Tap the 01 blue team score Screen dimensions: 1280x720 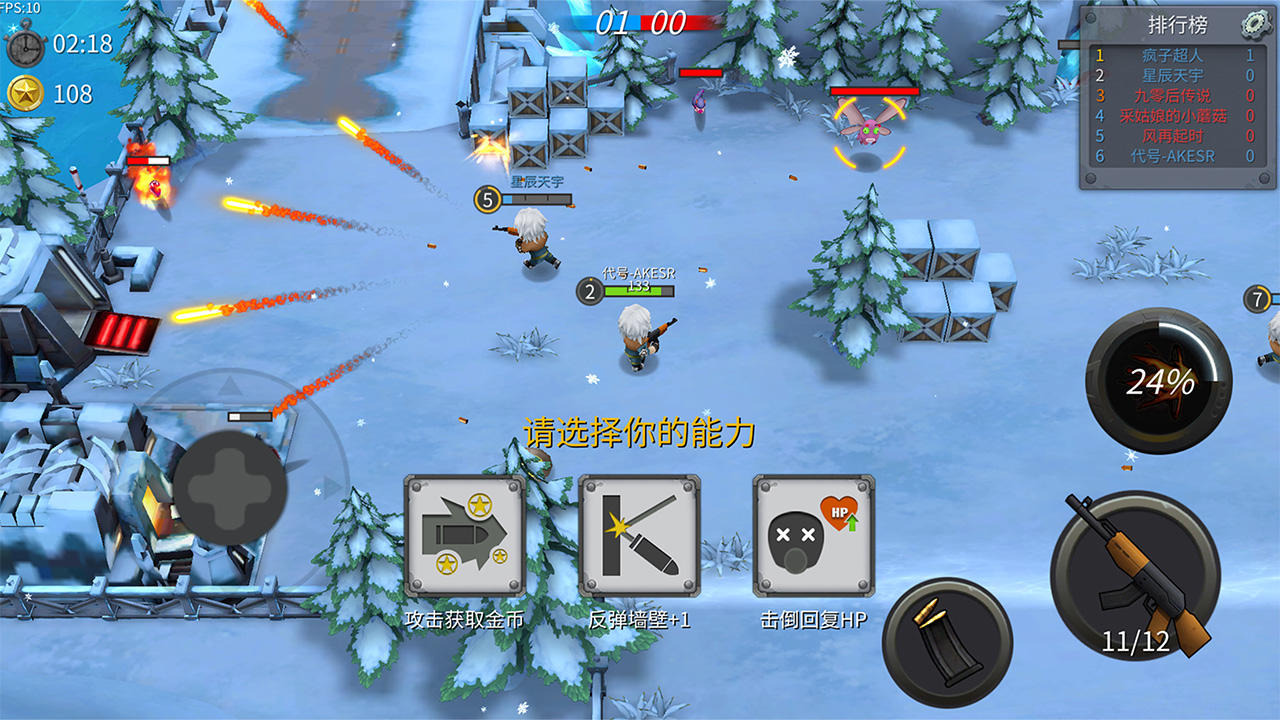click(x=614, y=24)
